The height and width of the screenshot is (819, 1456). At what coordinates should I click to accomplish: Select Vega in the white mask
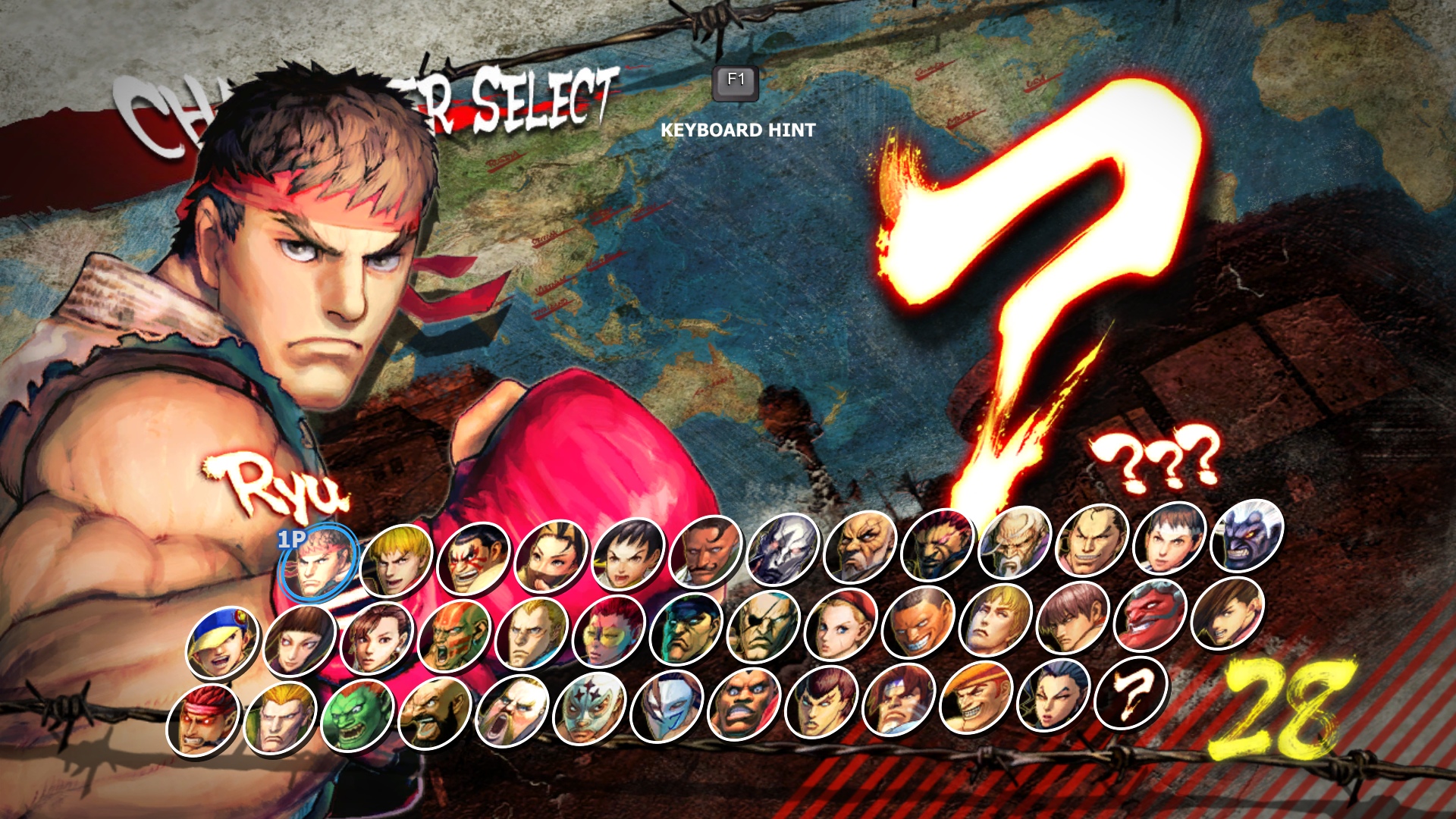667,707
